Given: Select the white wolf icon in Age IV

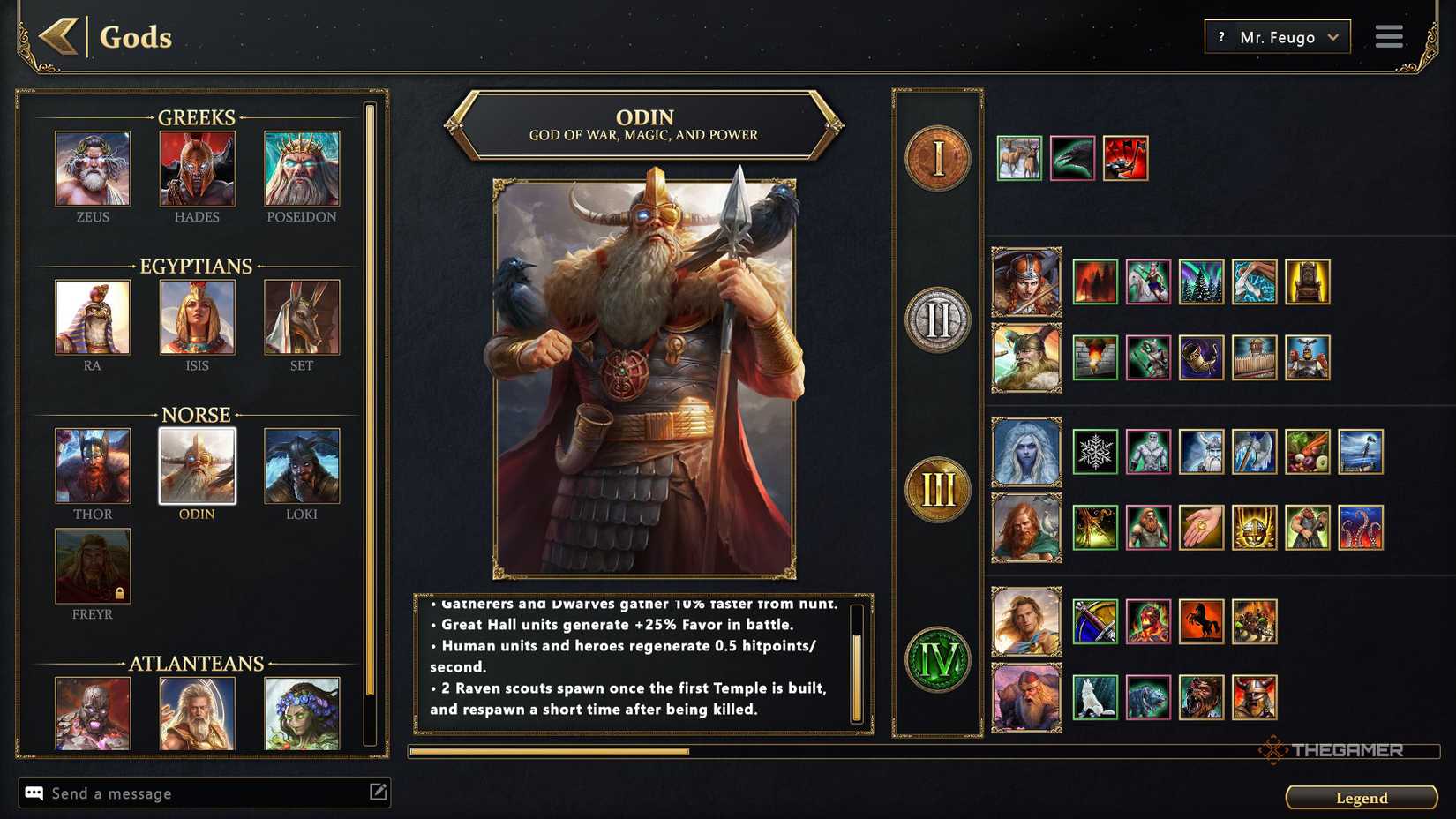Looking at the screenshot, I should point(1095,697).
